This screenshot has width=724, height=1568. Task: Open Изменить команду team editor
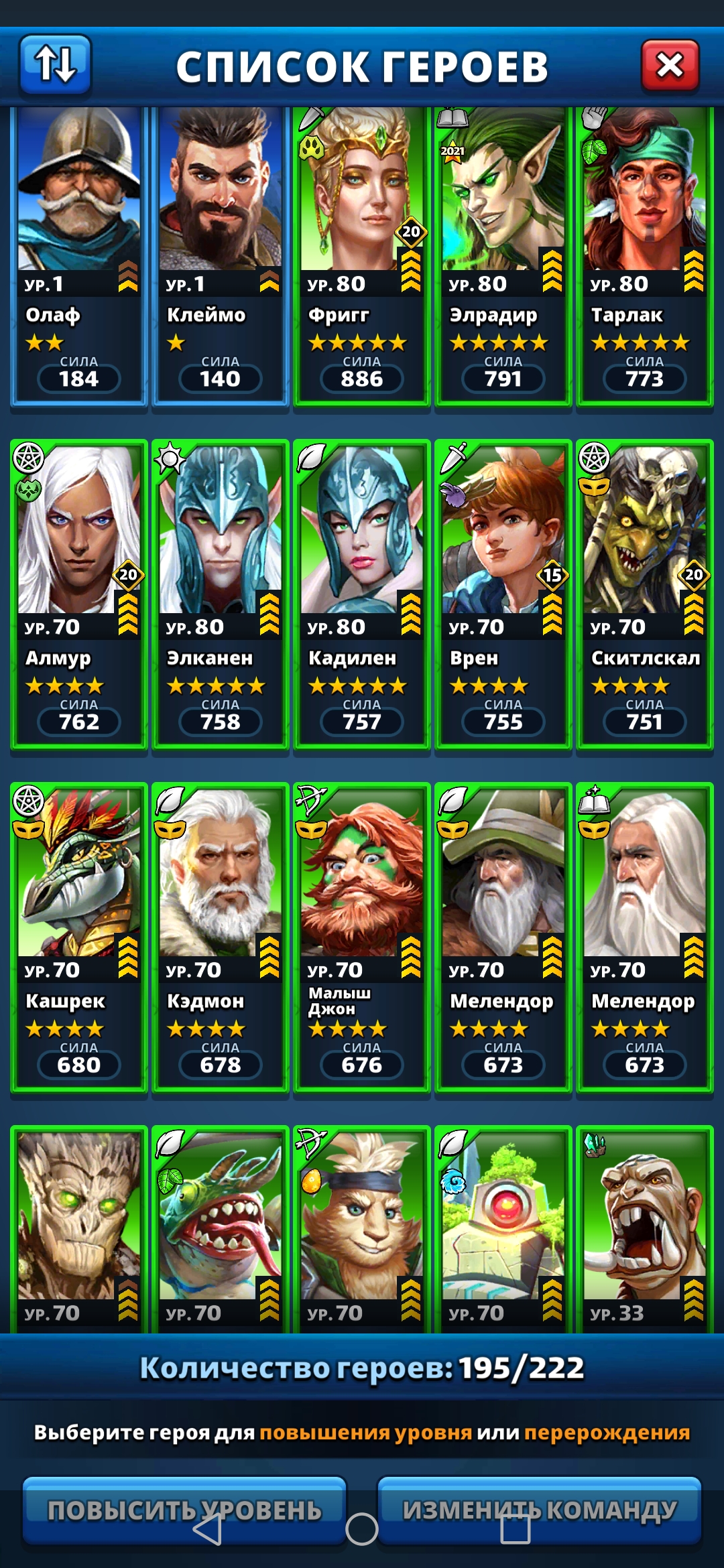(540, 1509)
